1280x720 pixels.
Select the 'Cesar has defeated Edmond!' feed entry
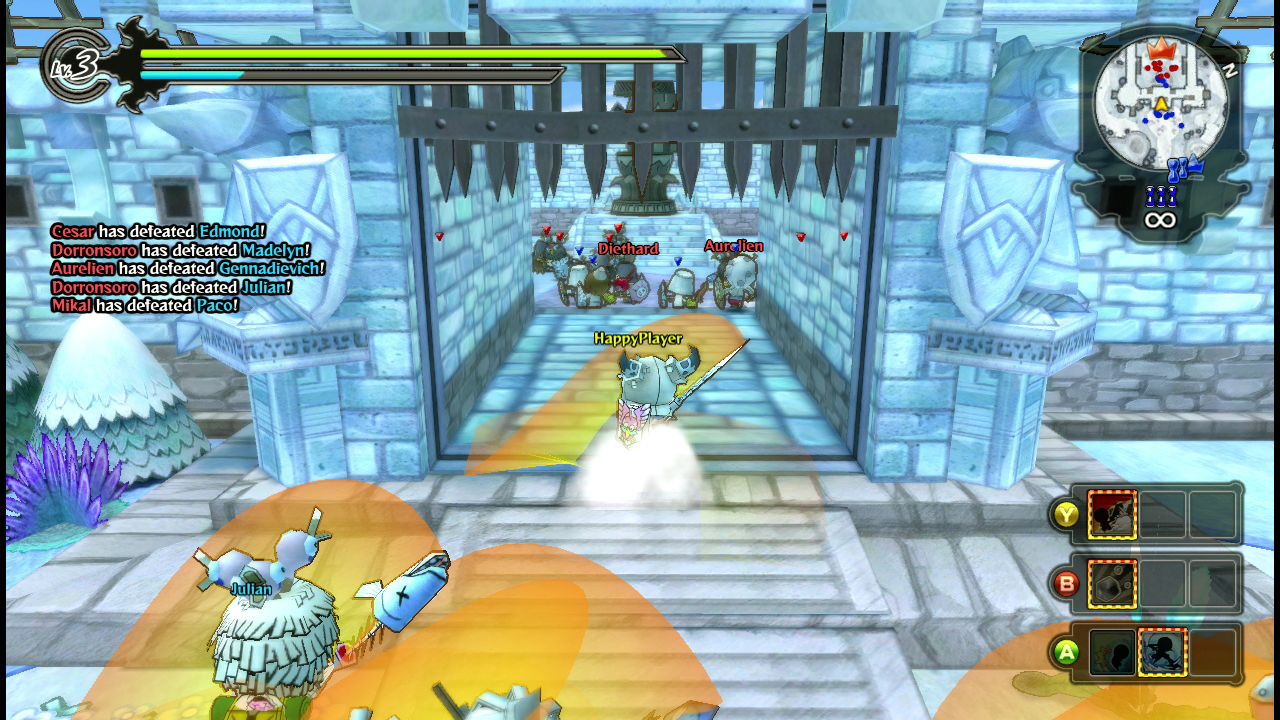158,232
